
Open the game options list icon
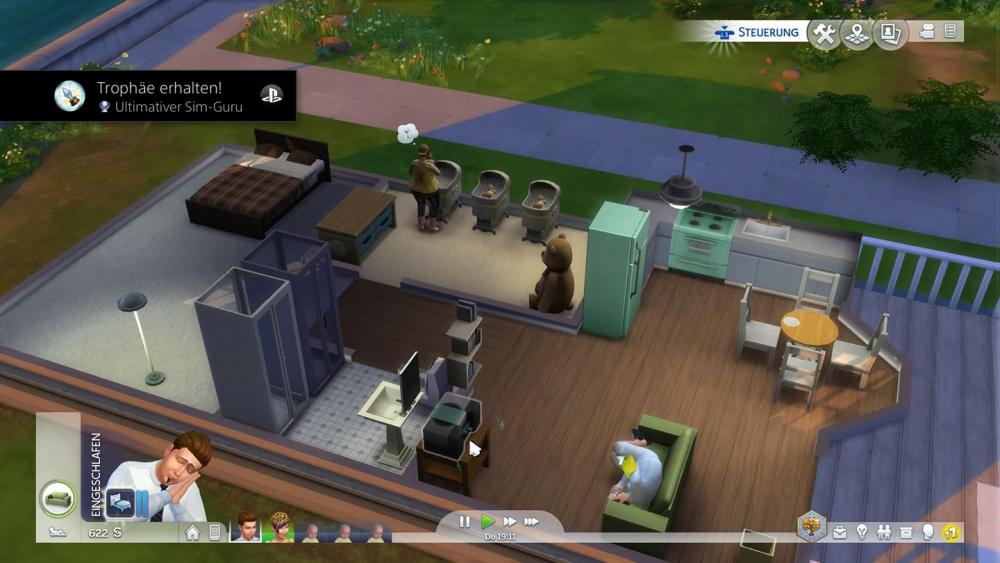[949, 32]
